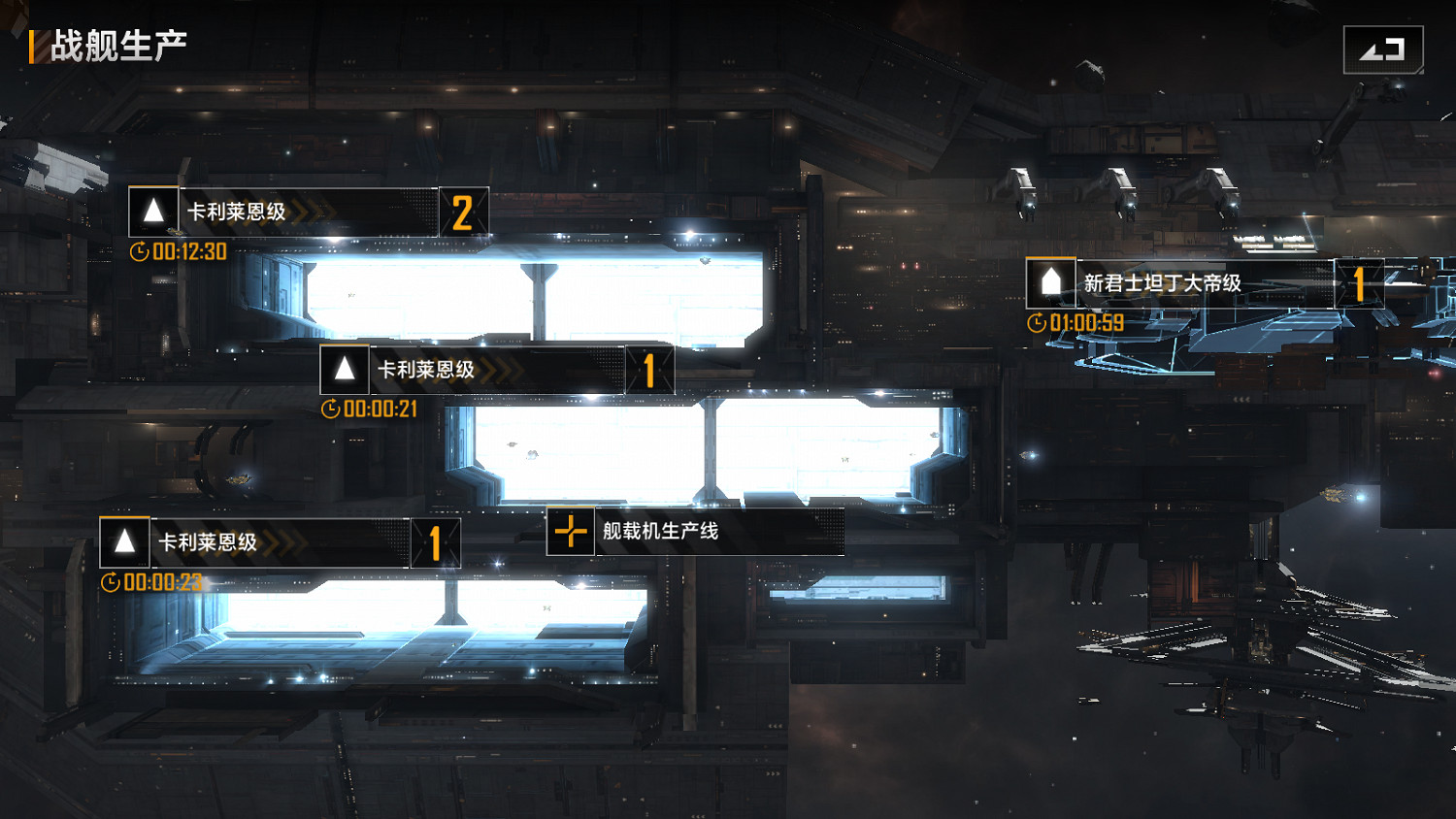The image size is (1456, 819).
Task: Open 舰载机生产 aircraft production
Action: tap(694, 532)
